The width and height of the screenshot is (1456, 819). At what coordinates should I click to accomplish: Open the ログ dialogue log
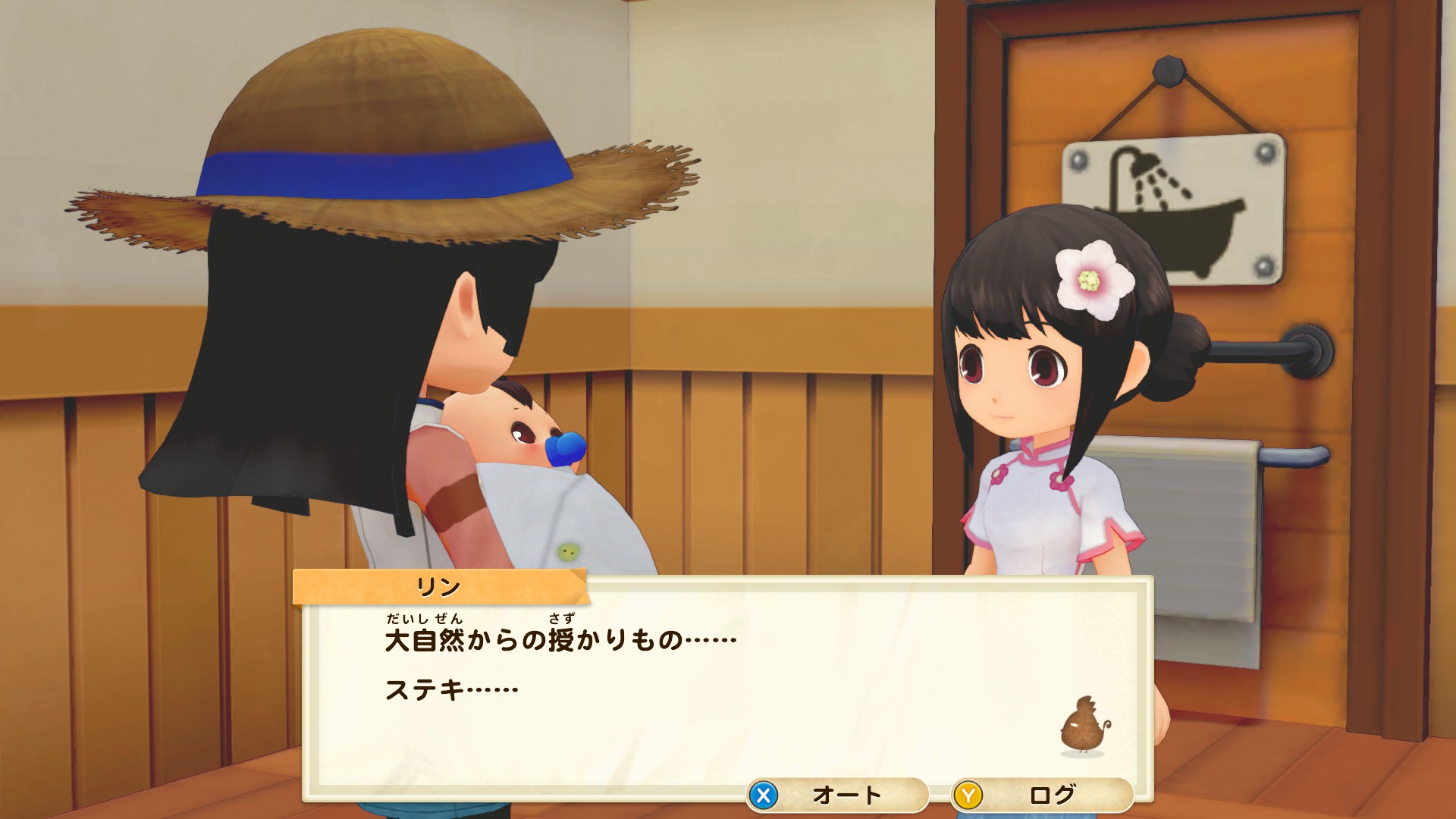pyautogui.click(x=1043, y=795)
